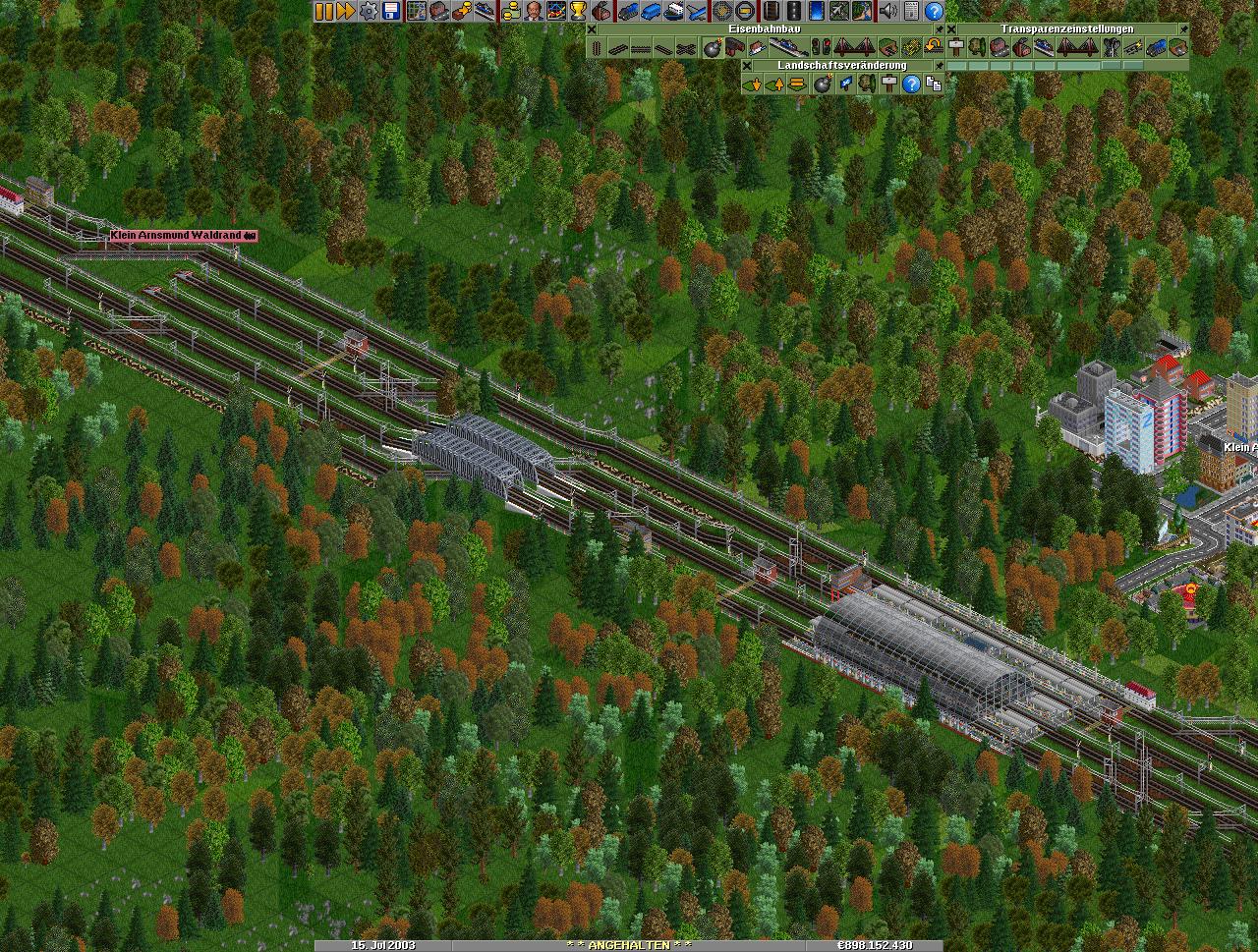Toggle fast forward speed
This screenshot has width=1258, height=952.
345,11
